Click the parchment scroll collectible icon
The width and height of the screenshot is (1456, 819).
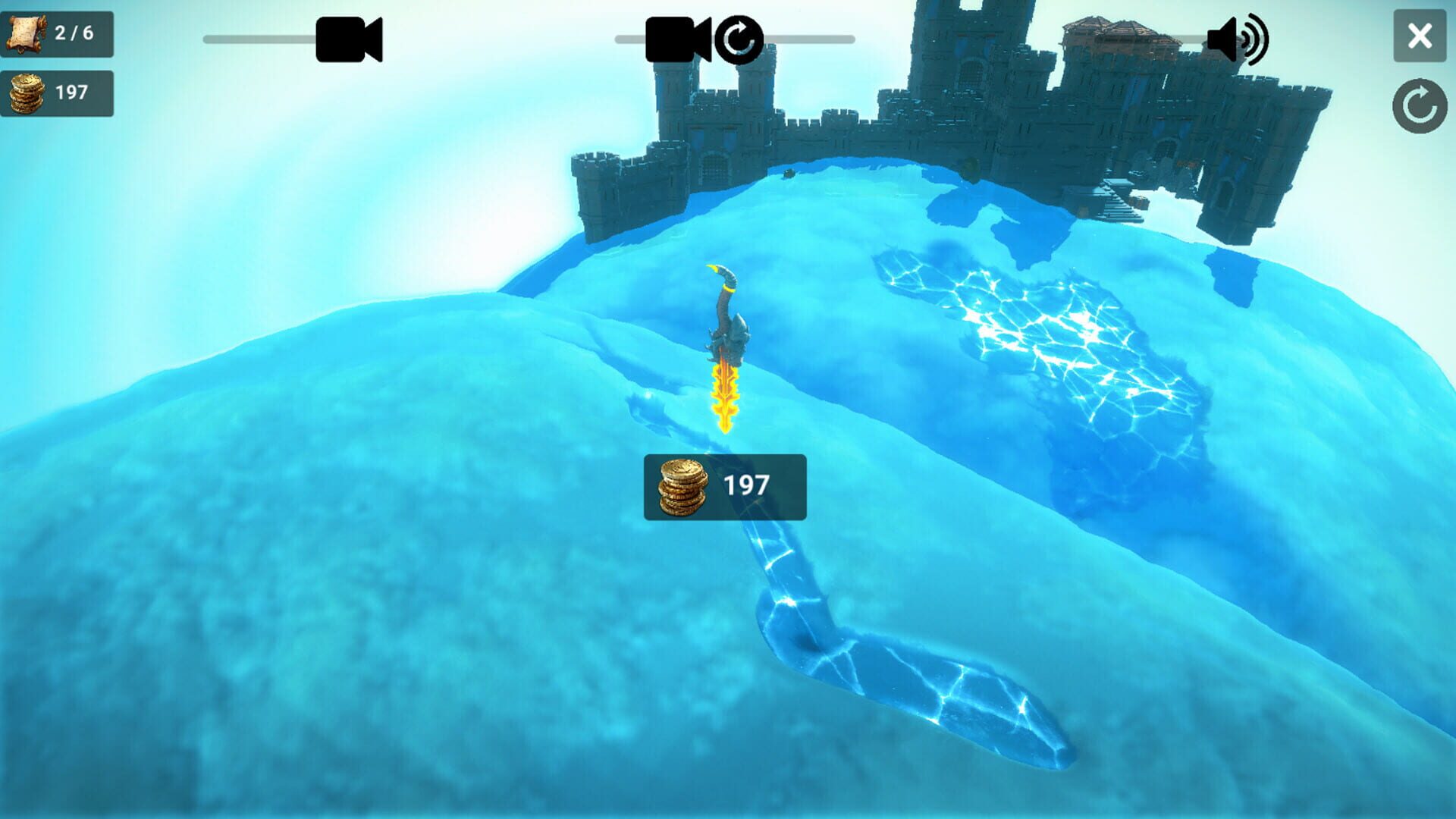[x=29, y=32]
